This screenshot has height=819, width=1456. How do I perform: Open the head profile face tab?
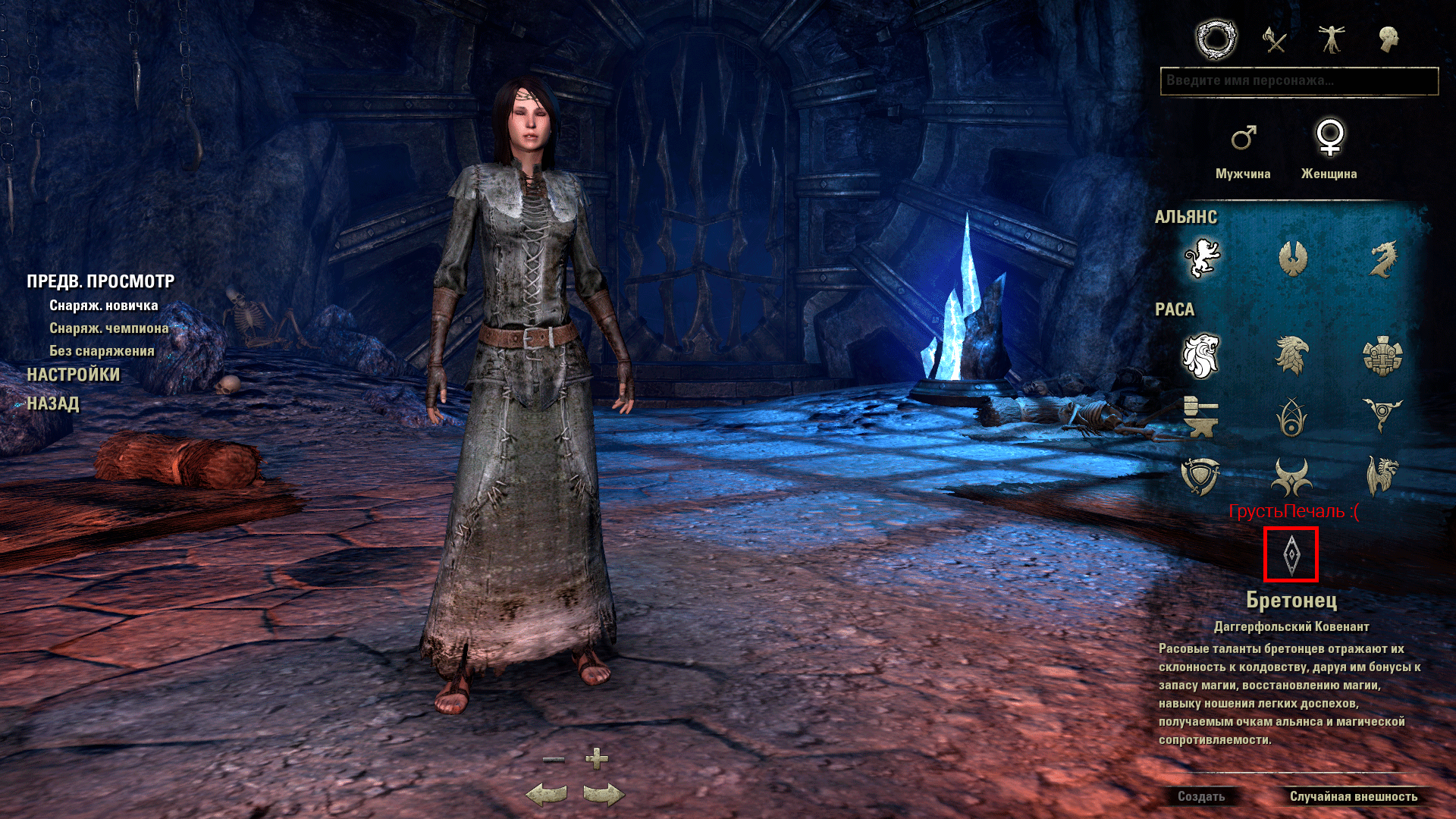(1389, 39)
